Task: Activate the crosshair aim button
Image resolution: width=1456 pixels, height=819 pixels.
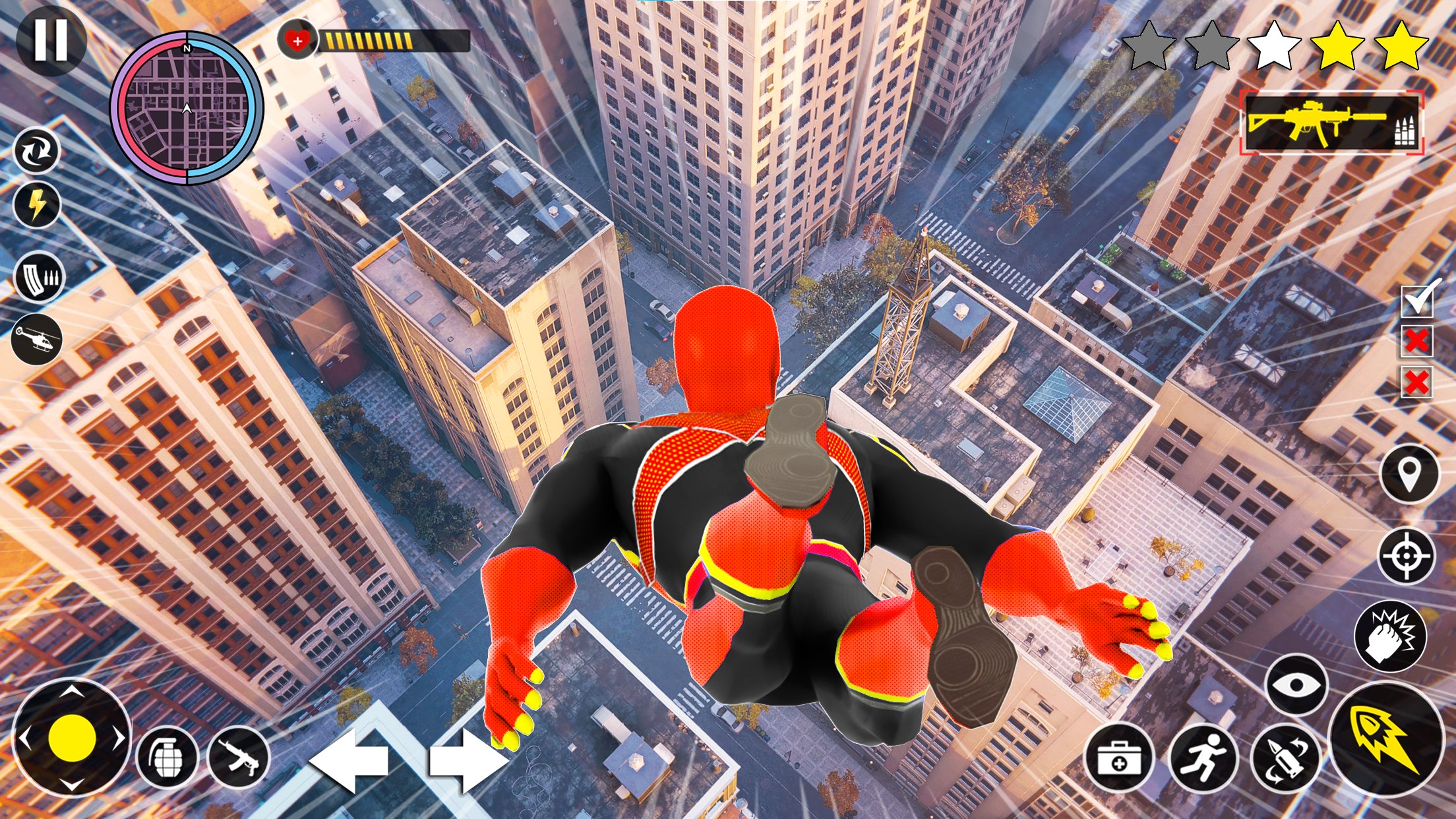Action: point(1407,555)
